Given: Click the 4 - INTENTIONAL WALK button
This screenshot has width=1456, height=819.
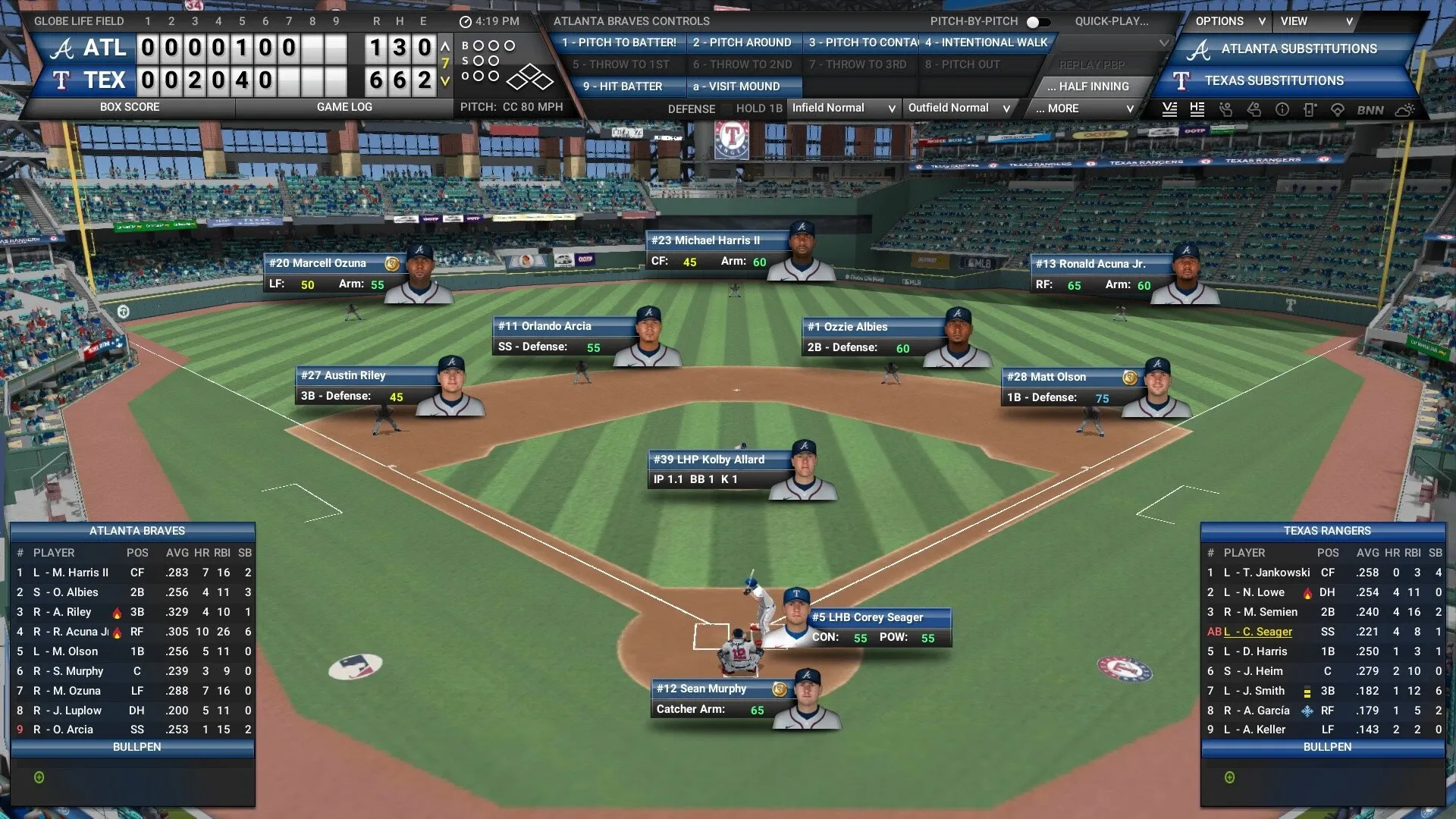Looking at the screenshot, I should tap(986, 42).
